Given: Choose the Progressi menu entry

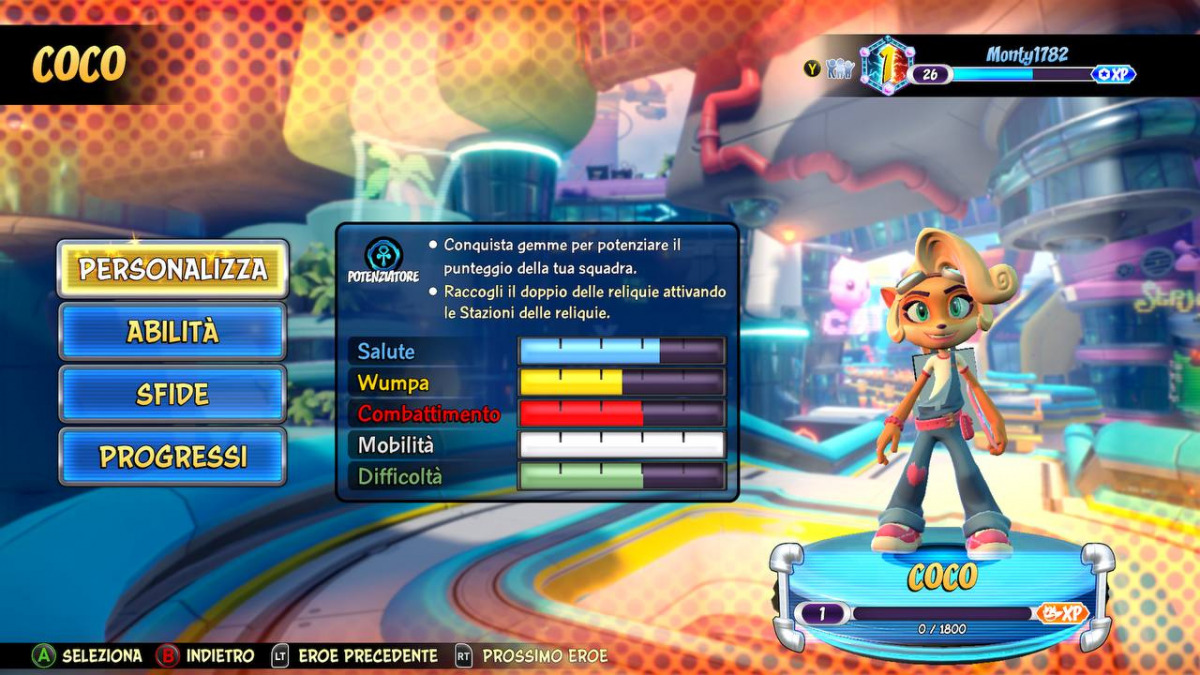Looking at the screenshot, I should 172,457.
